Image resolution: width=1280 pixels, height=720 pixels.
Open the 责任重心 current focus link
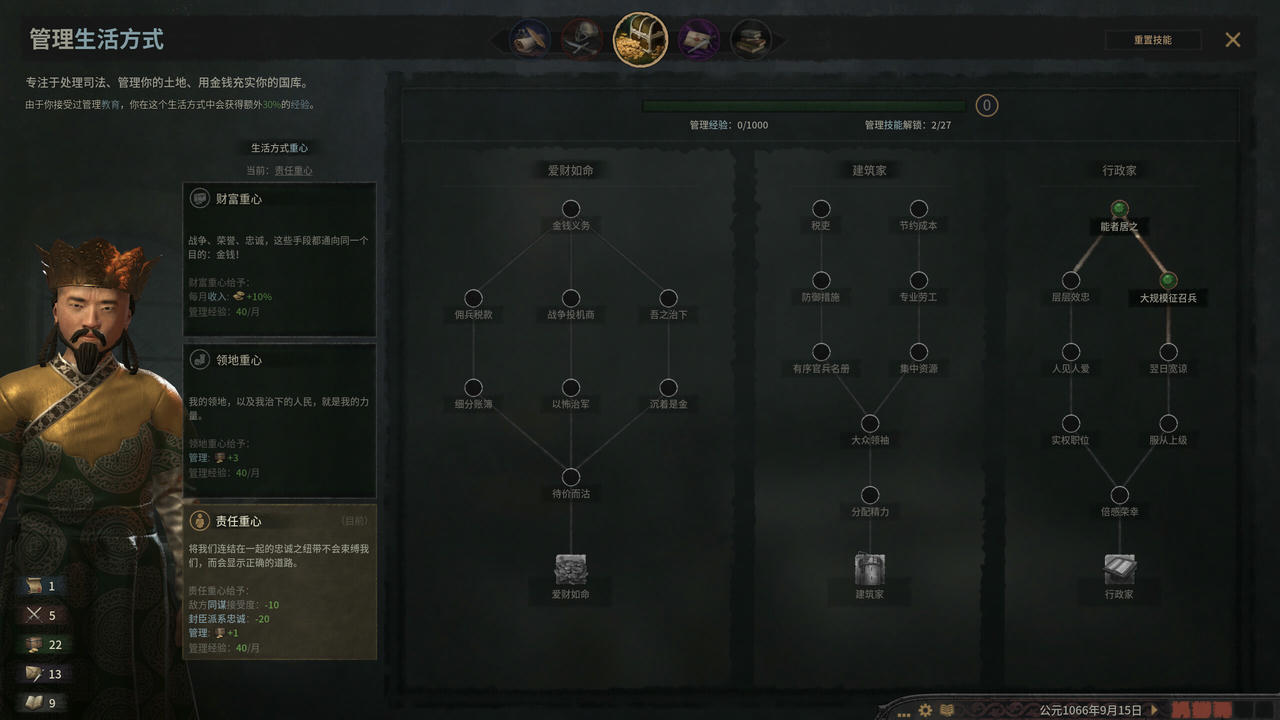click(292, 170)
